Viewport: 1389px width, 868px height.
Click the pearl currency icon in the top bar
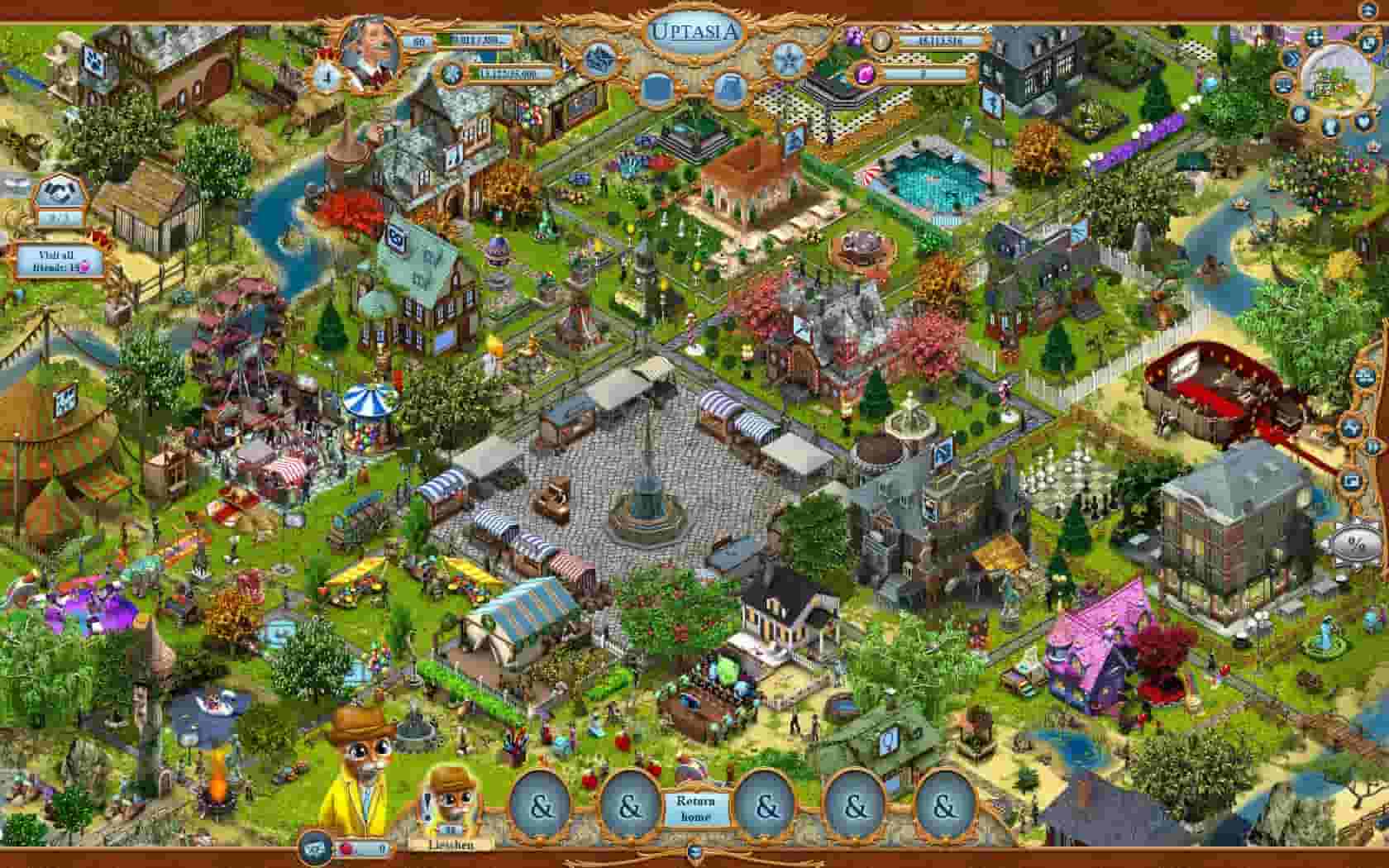[x=881, y=40]
